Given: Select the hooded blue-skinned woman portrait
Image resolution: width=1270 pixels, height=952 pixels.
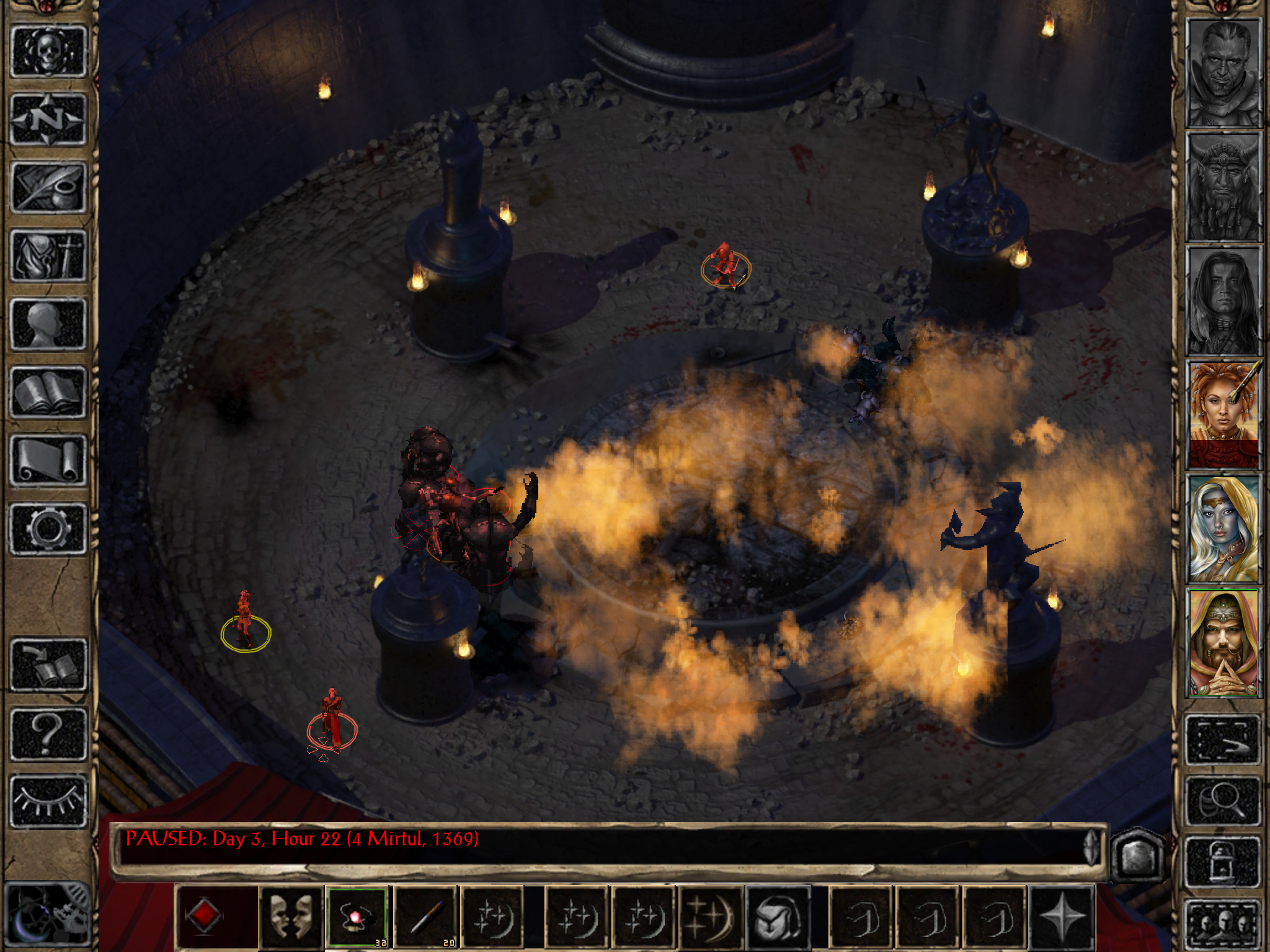Looking at the screenshot, I should pyautogui.click(x=1223, y=529).
